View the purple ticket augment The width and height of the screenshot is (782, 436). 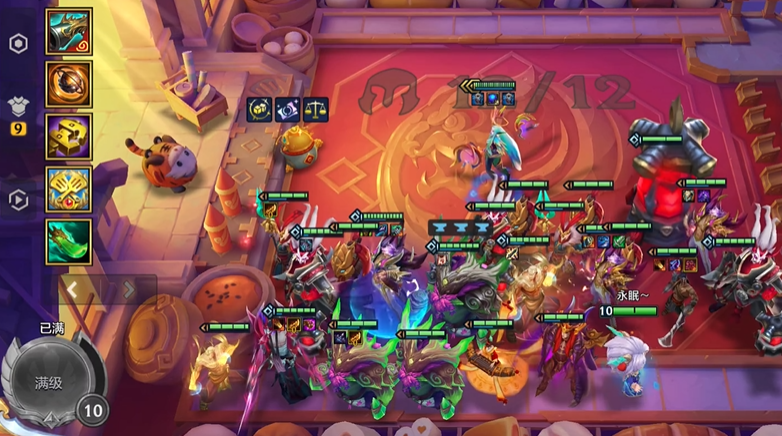(285, 109)
